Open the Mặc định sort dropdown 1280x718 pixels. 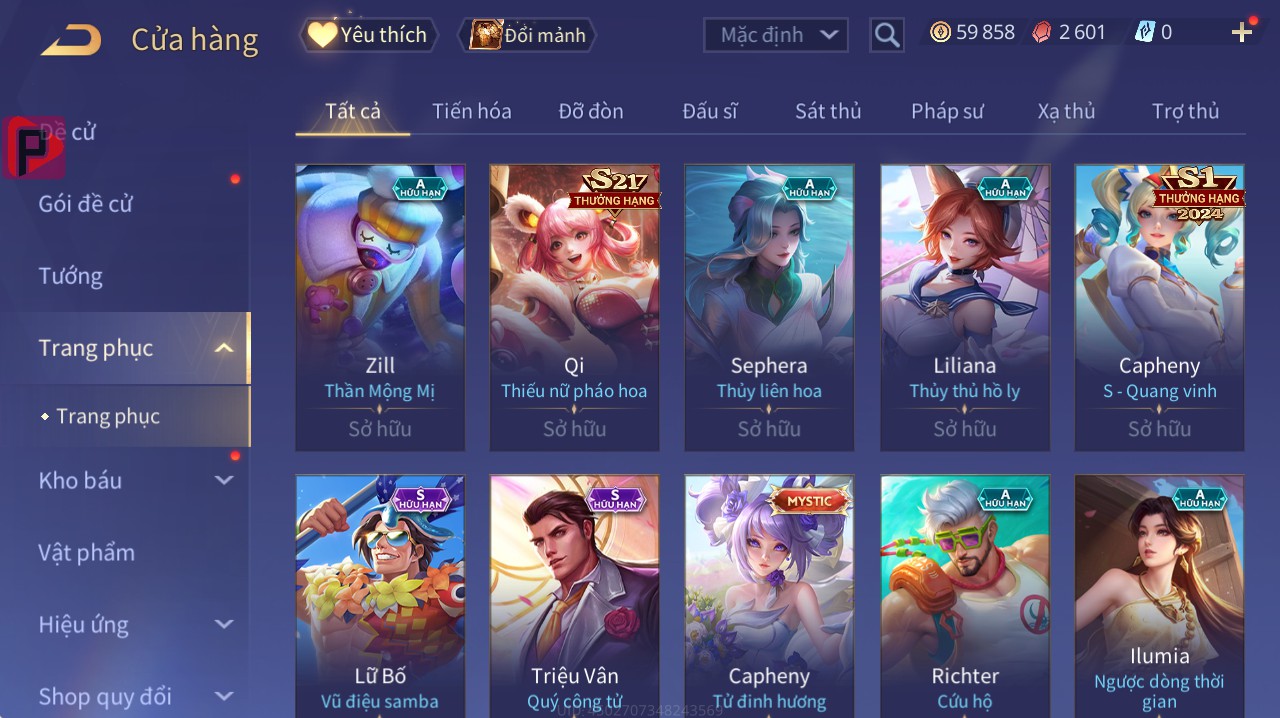click(x=775, y=35)
